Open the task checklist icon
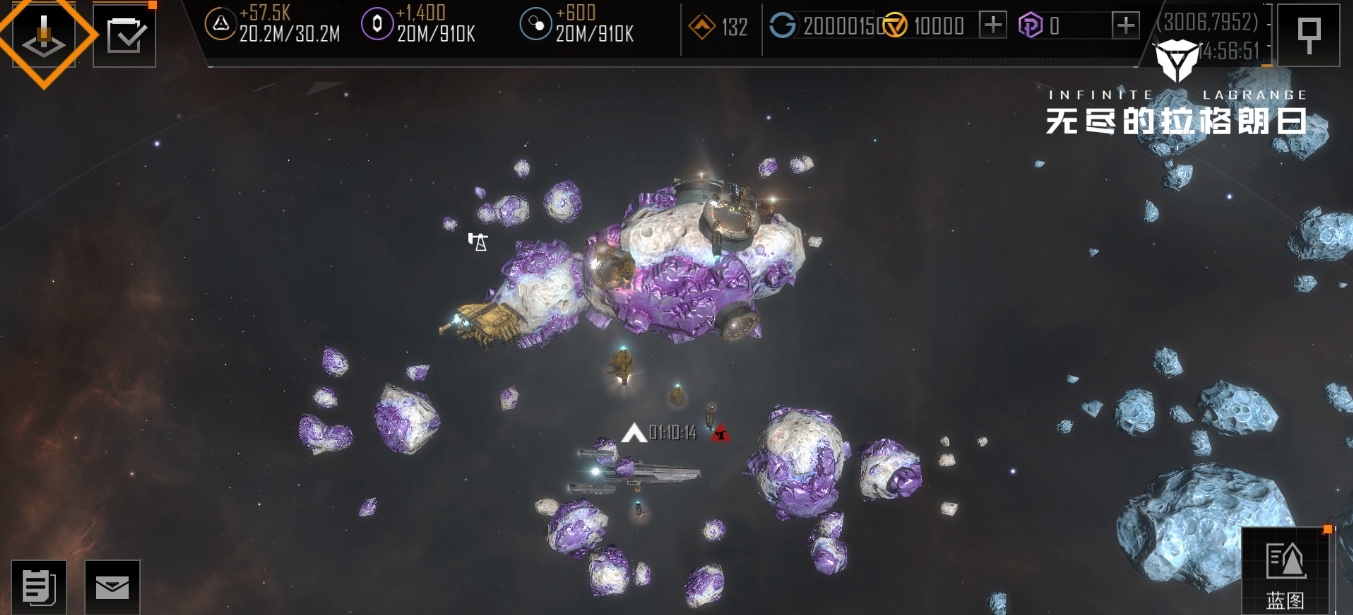 (x=125, y=36)
